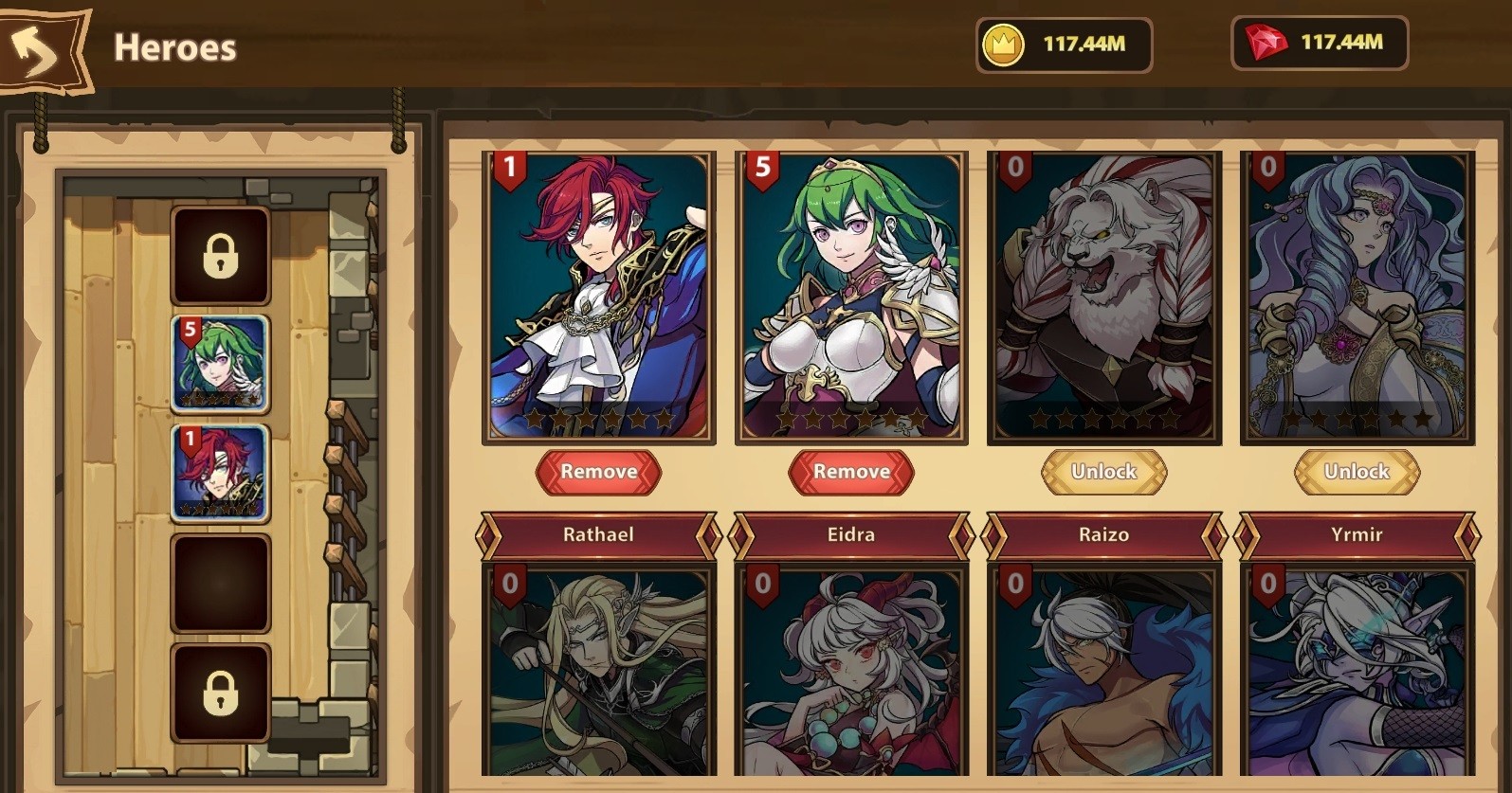Screen dimensions: 1512x793
Task: Select the red-haired hero card
Action: pos(598,297)
